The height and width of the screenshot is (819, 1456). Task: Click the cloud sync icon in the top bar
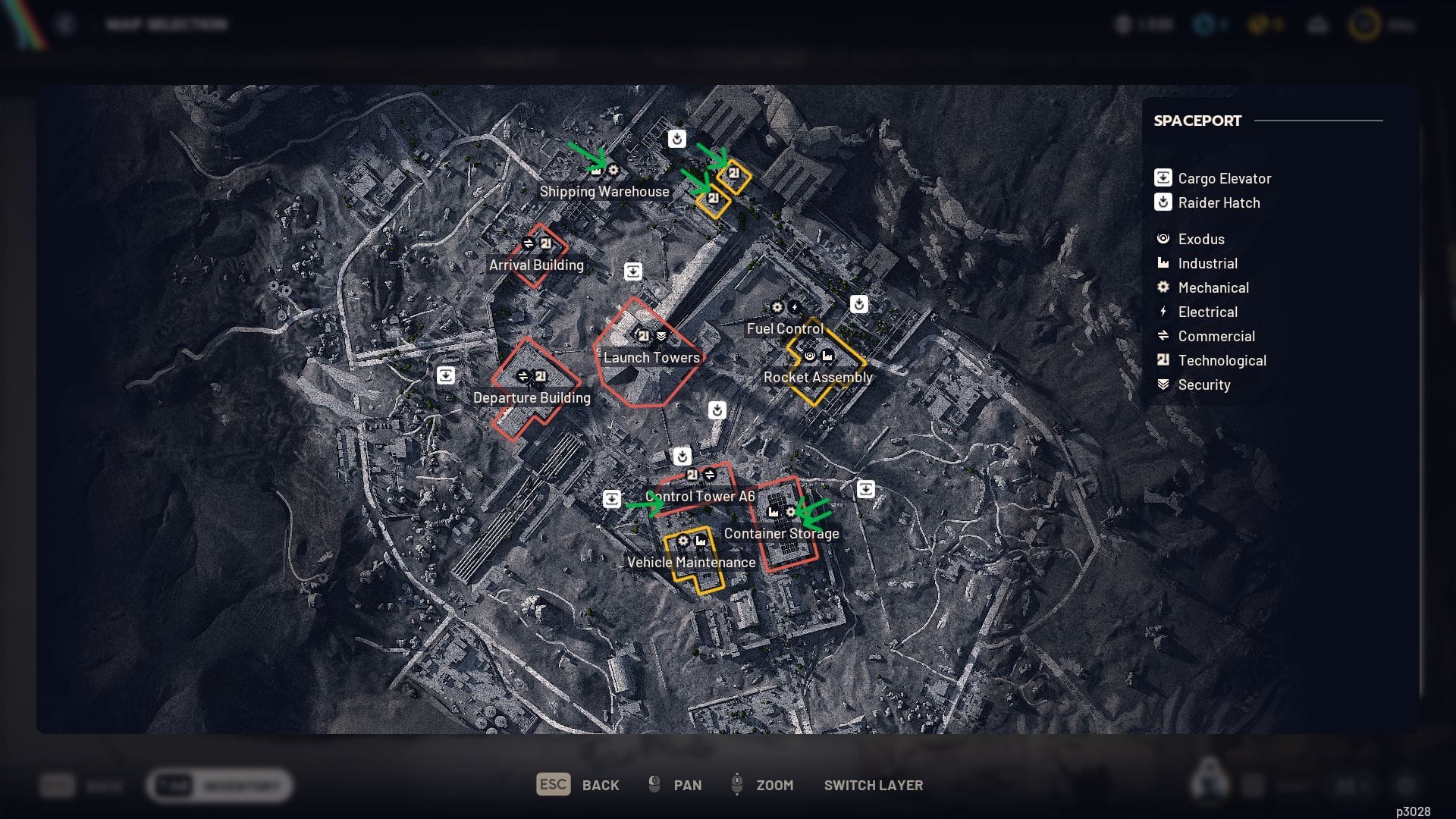coord(1319,24)
